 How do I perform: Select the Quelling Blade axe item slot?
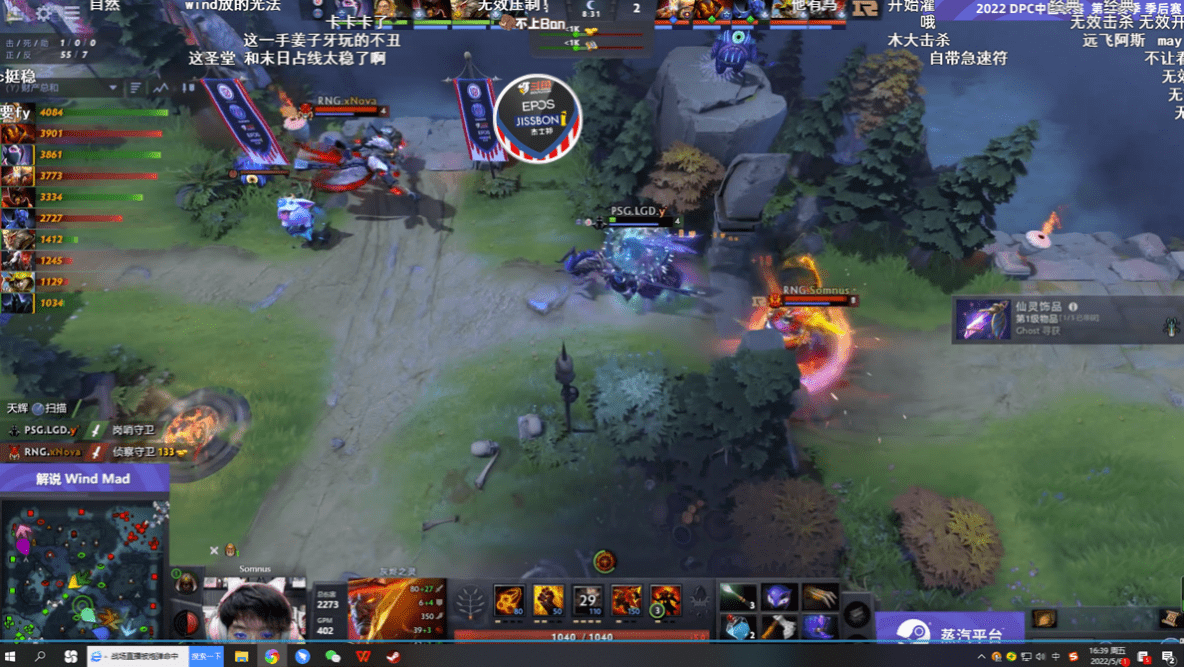tap(779, 628)
